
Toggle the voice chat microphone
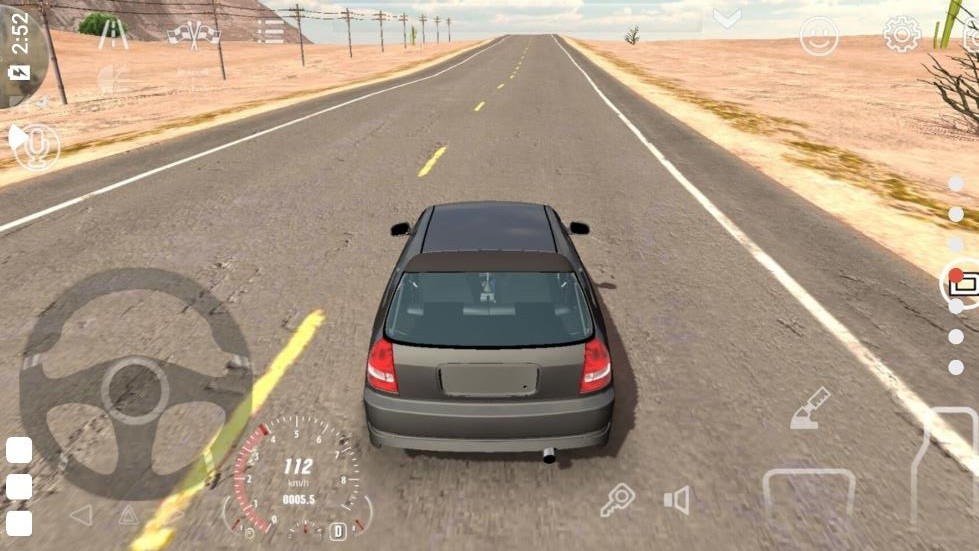[x=37, y=147]
